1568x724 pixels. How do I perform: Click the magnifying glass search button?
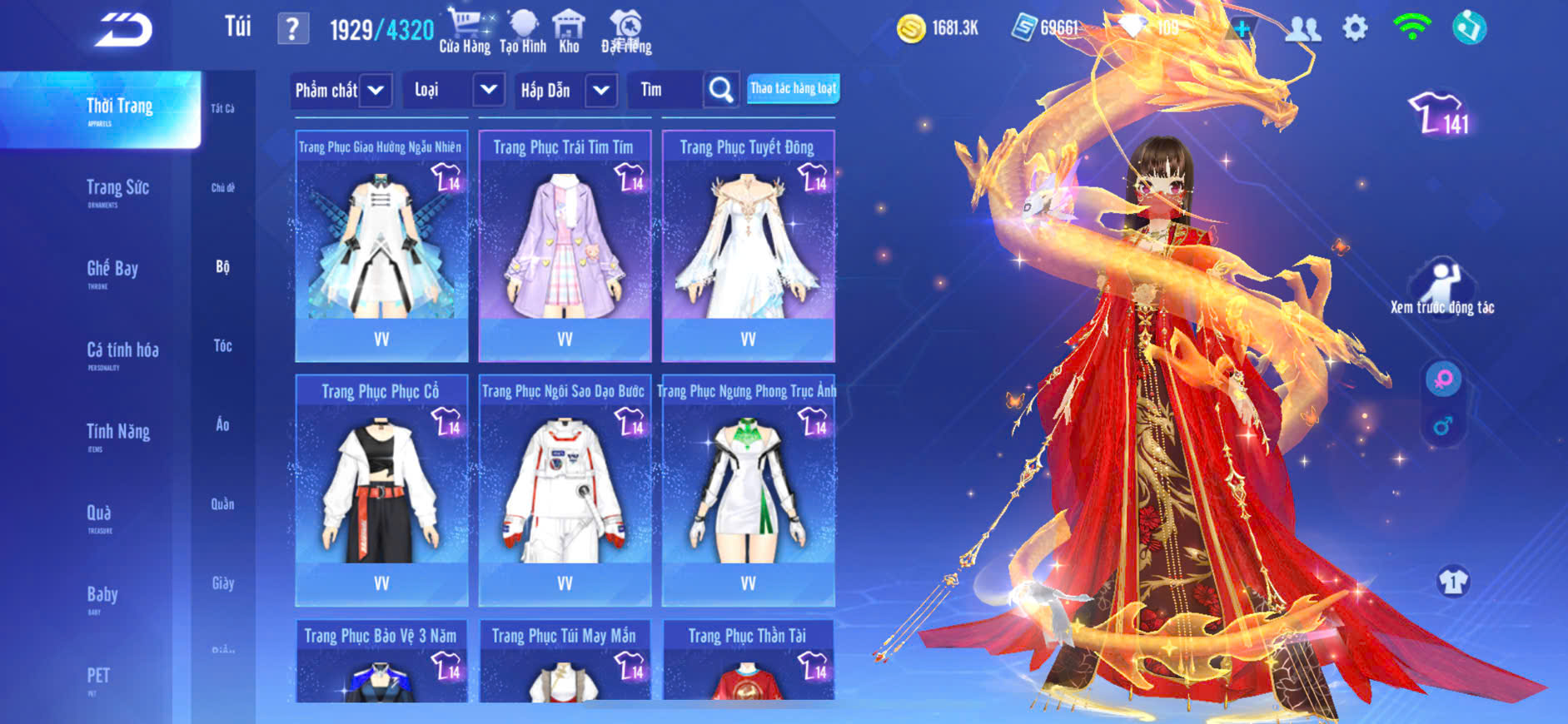(721, 90)
